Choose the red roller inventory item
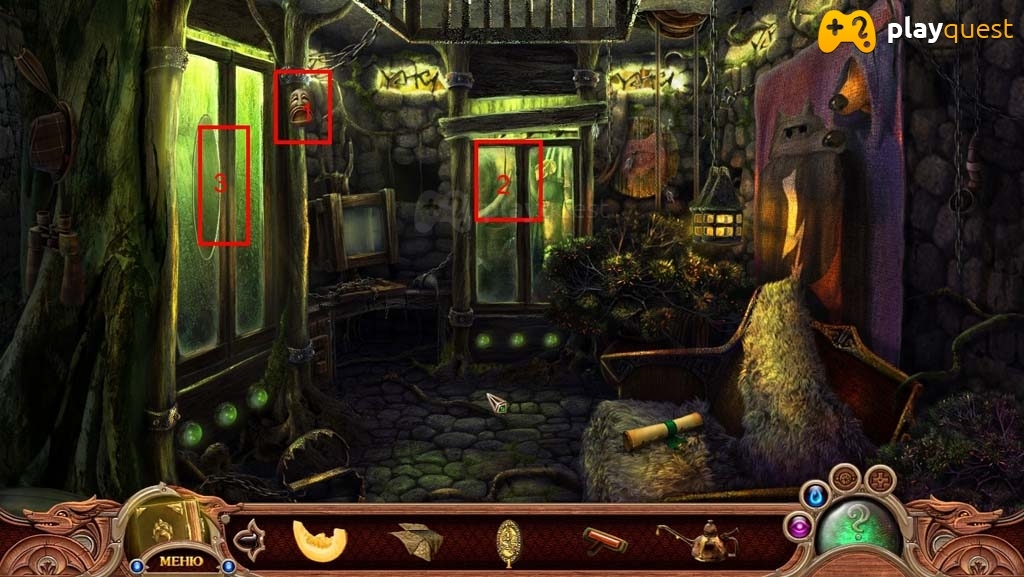 tap(604, 541)
